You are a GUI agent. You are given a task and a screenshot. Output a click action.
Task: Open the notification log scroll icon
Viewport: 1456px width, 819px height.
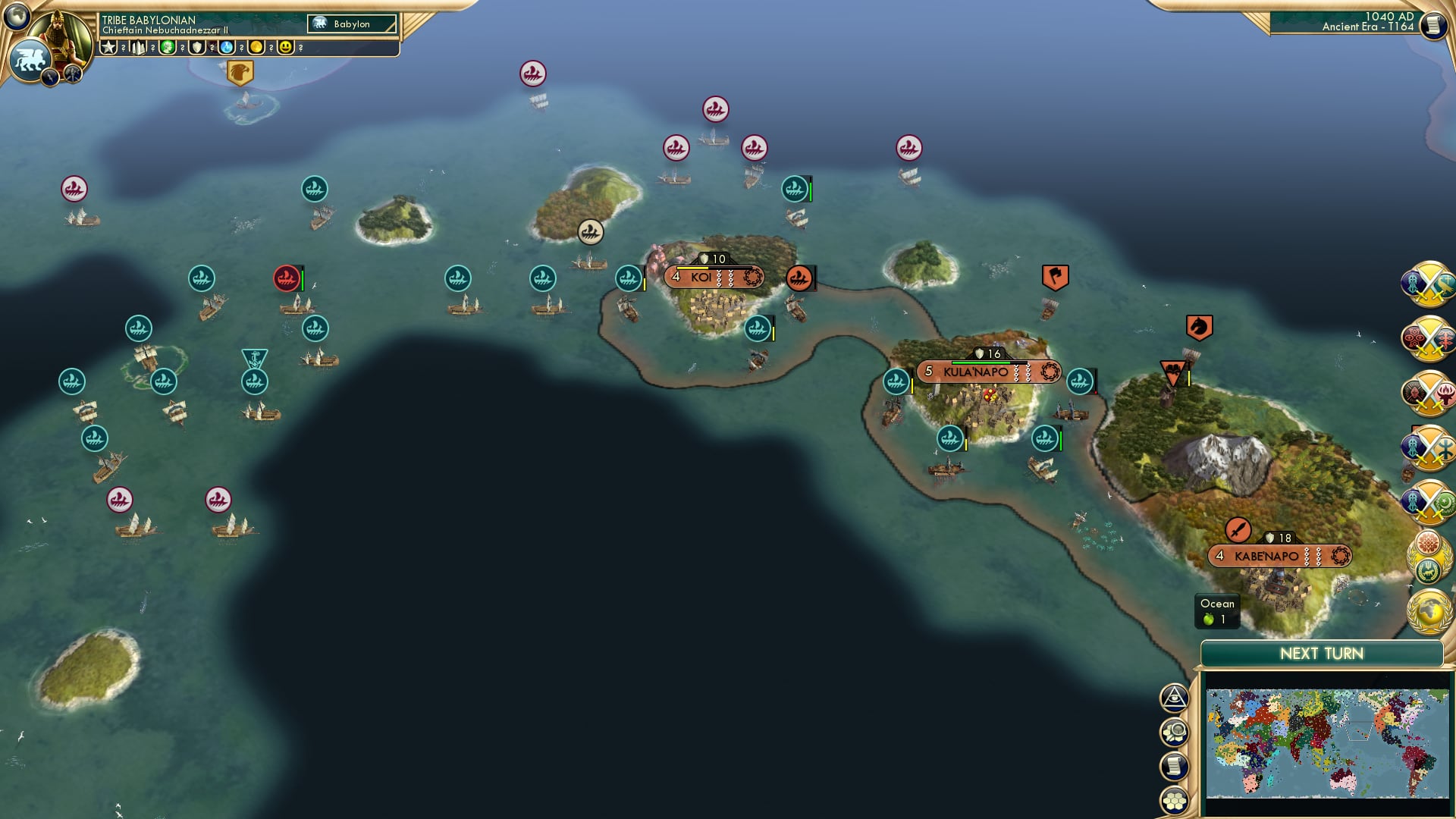click(1174, 767)
